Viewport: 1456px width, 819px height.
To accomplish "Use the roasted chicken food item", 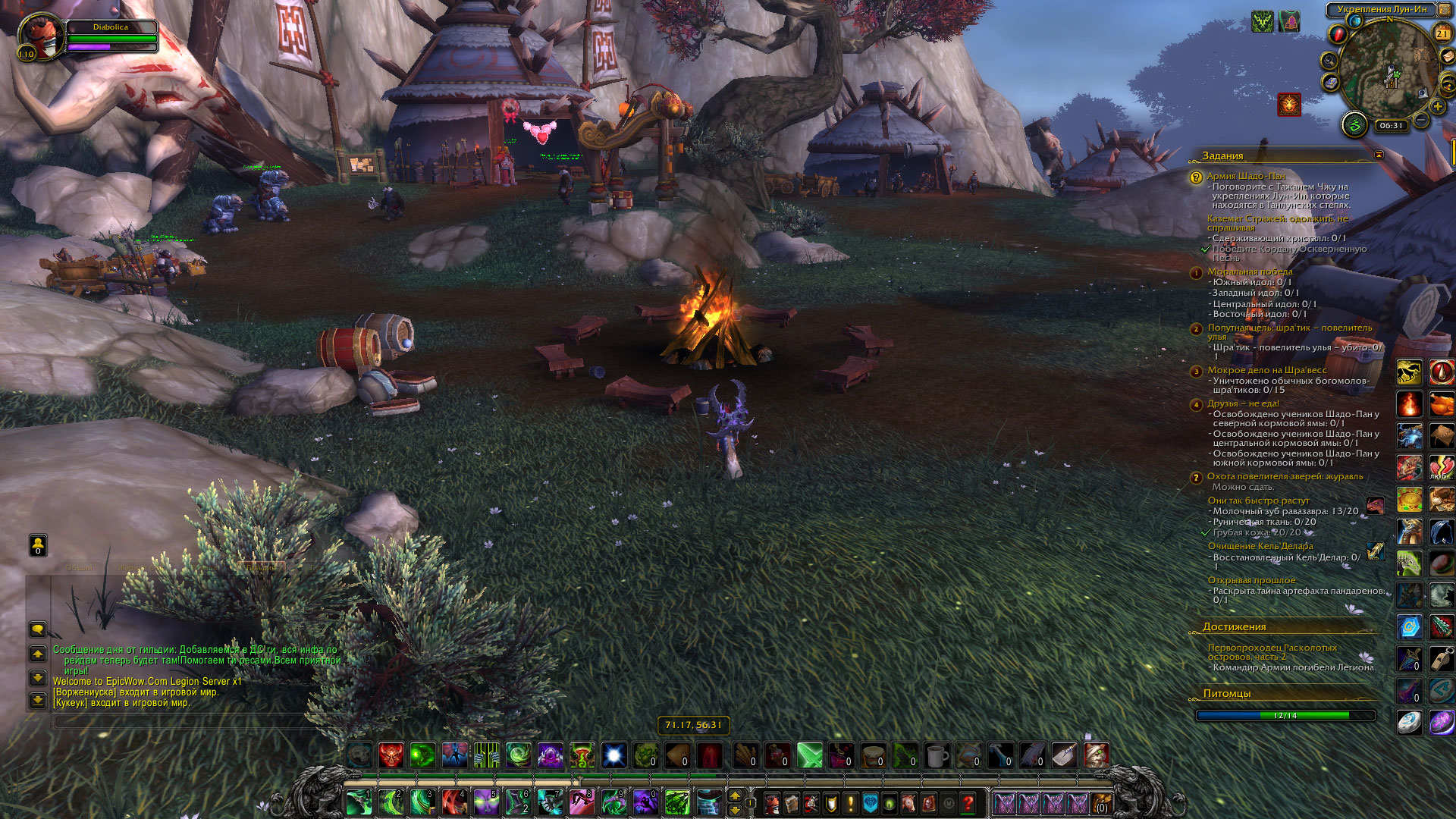I will click(x=1442, y=404).
